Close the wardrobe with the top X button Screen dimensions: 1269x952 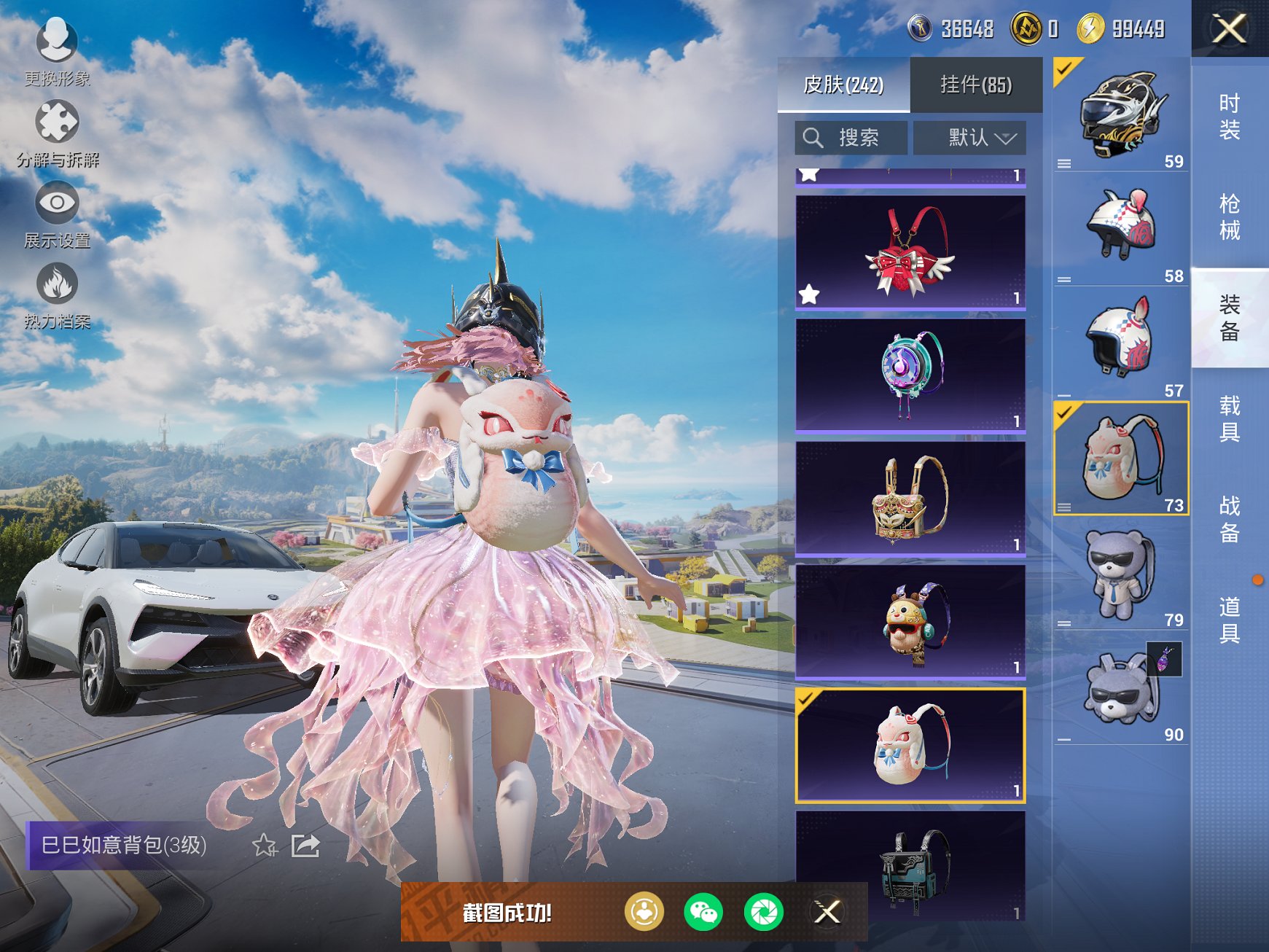click(1229, 29)
